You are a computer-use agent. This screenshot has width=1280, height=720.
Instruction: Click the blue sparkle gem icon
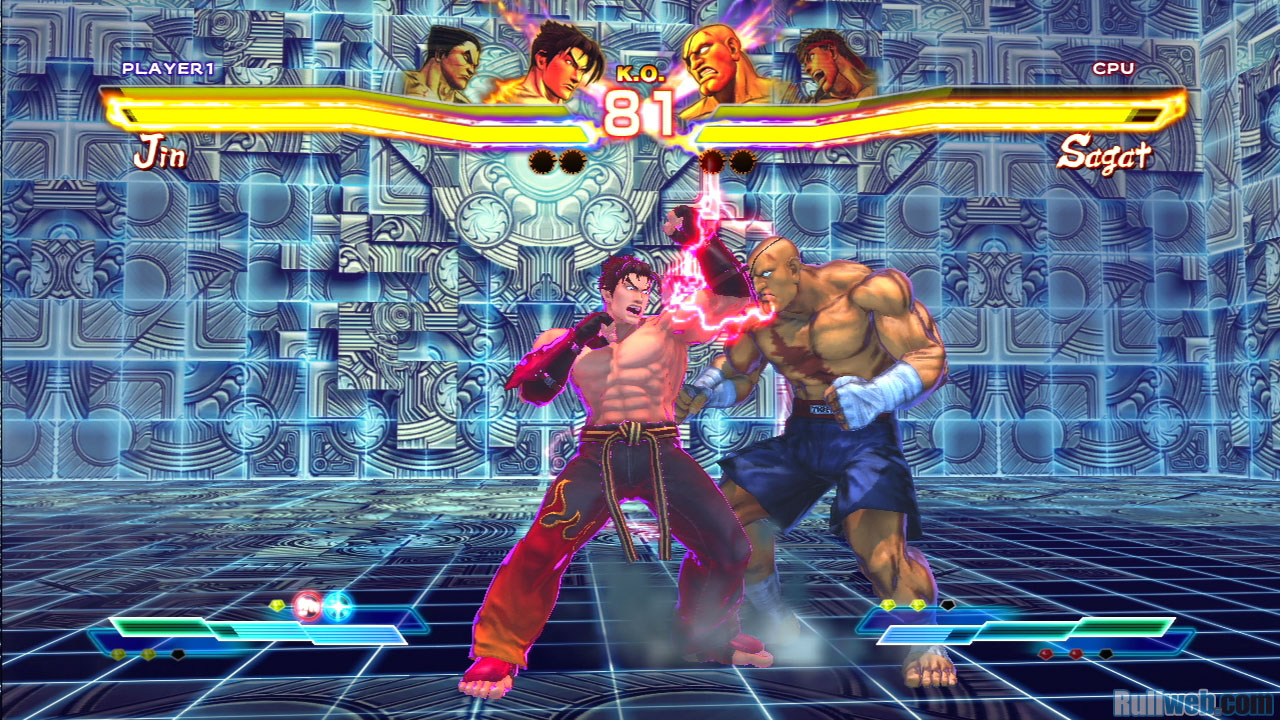(337, 605)
